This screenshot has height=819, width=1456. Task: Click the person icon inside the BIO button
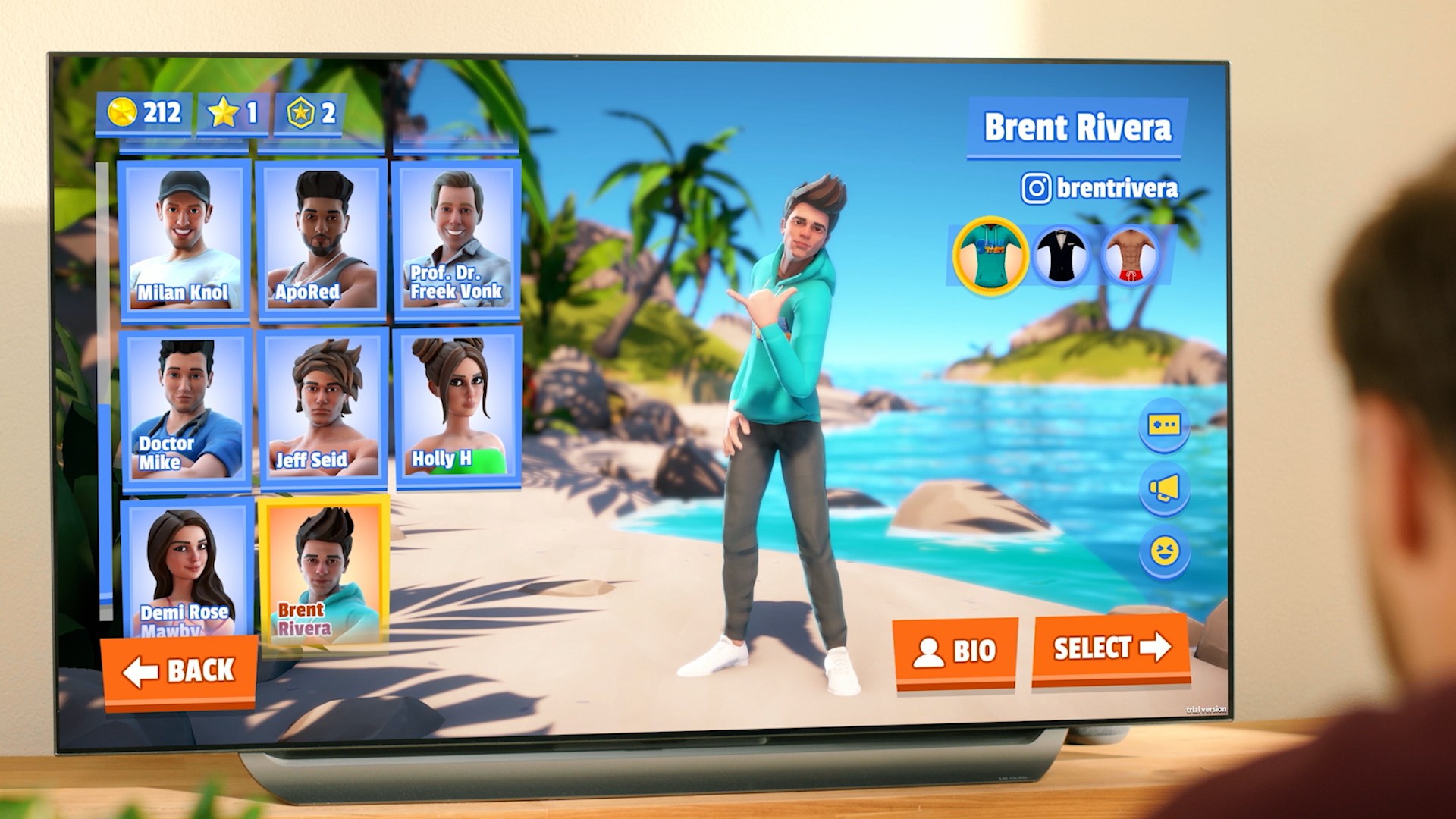click(x=928, y=651)
